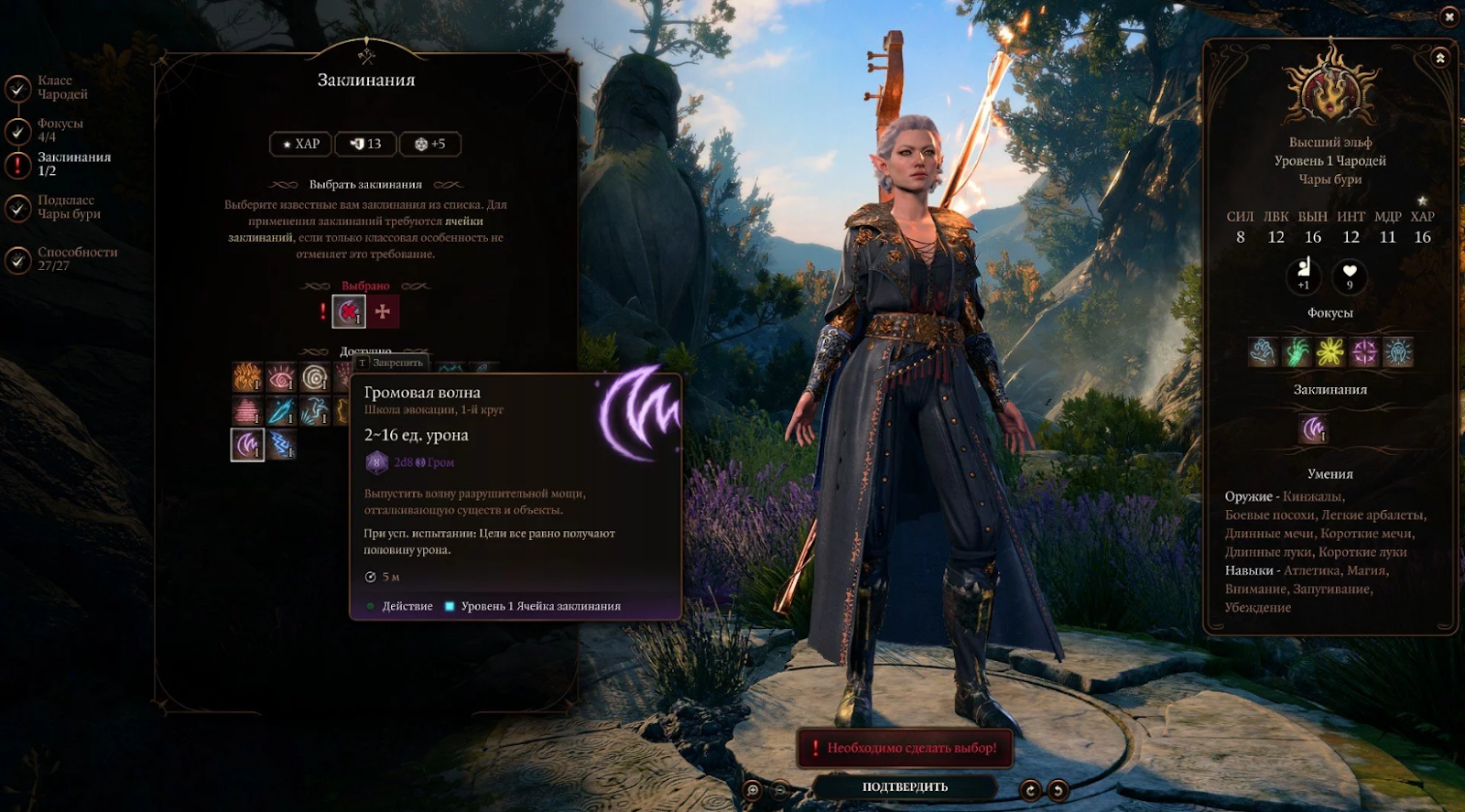Close the character creation screen

(x=1449, y=16)
